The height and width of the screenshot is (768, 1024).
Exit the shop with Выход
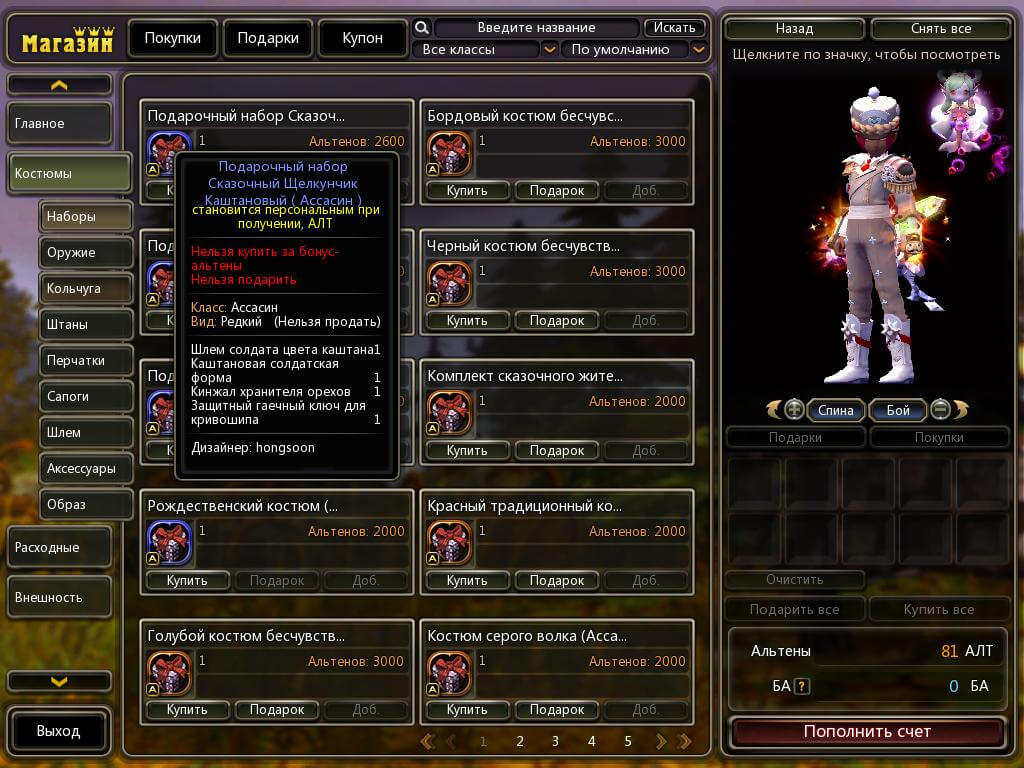58,731
